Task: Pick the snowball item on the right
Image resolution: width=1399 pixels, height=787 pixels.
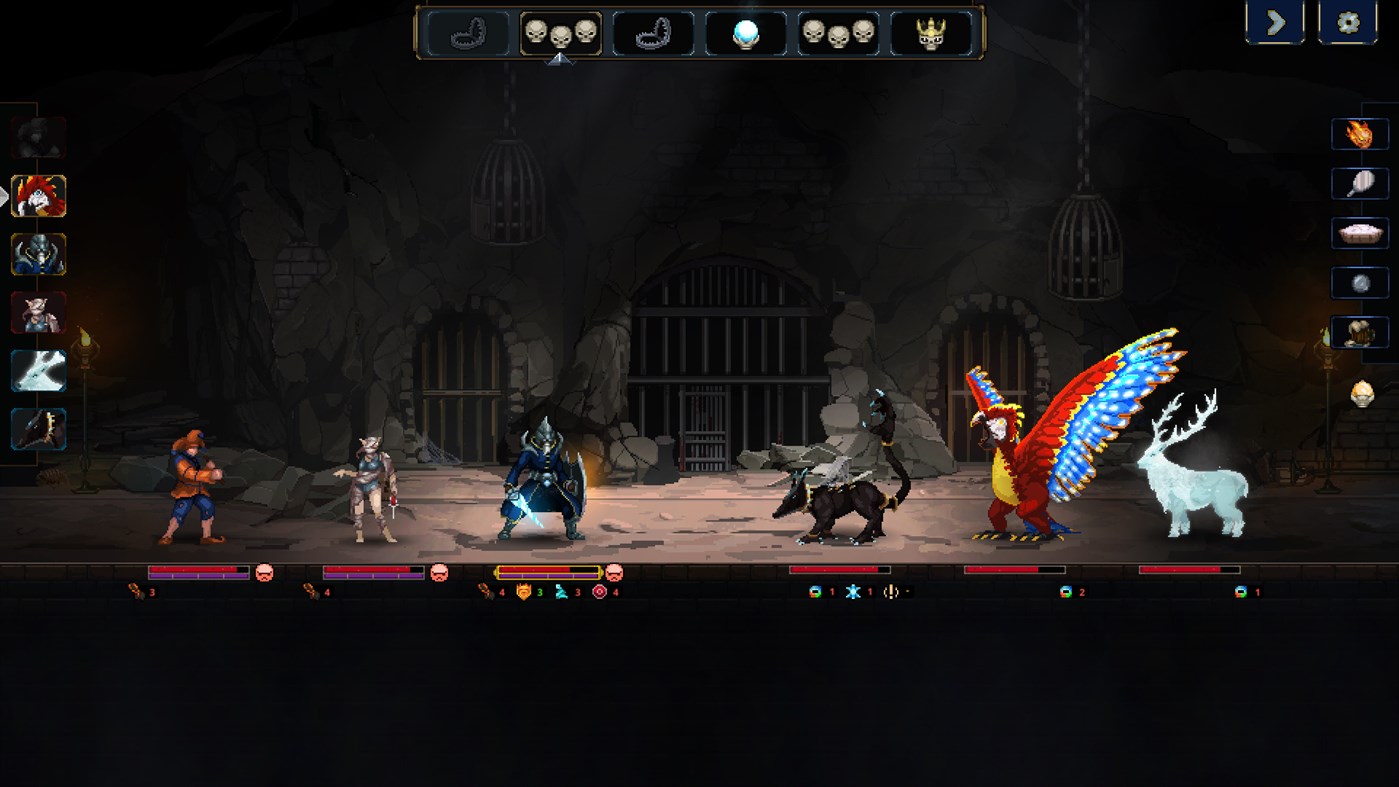Action: click(x=1360, y=283)
